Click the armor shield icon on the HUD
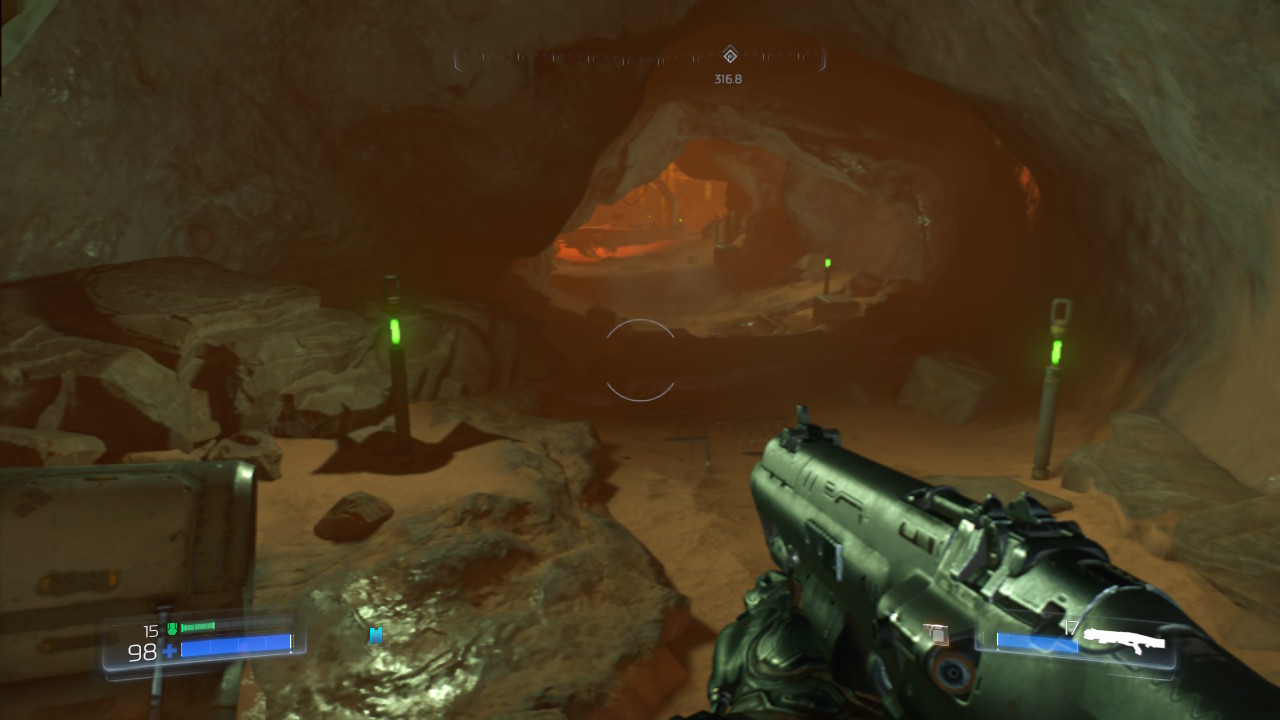The height and width of the screenshot is (720, 1280). tap(172, 629)
